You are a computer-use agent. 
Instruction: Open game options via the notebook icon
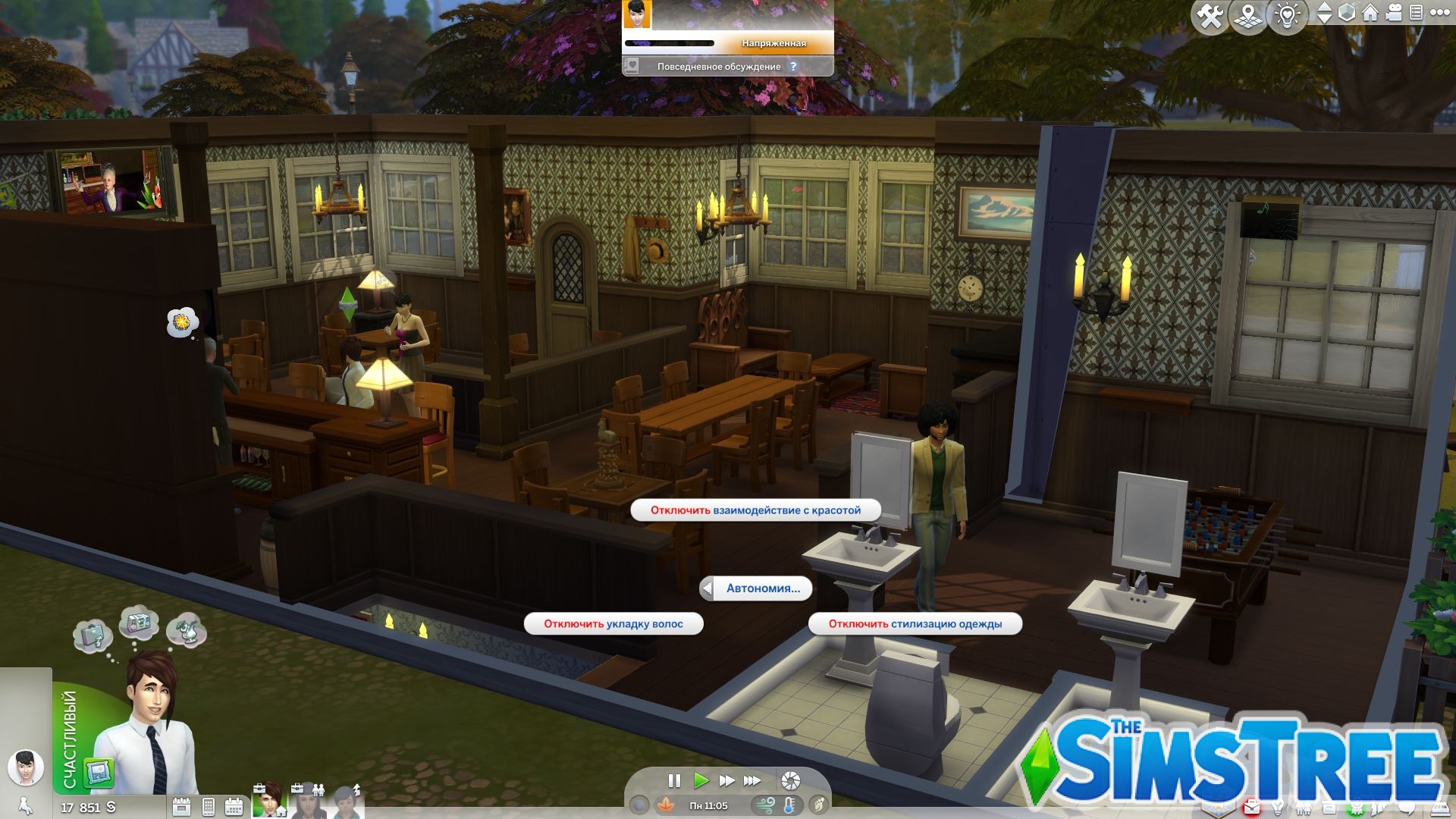pos(1416,13)
